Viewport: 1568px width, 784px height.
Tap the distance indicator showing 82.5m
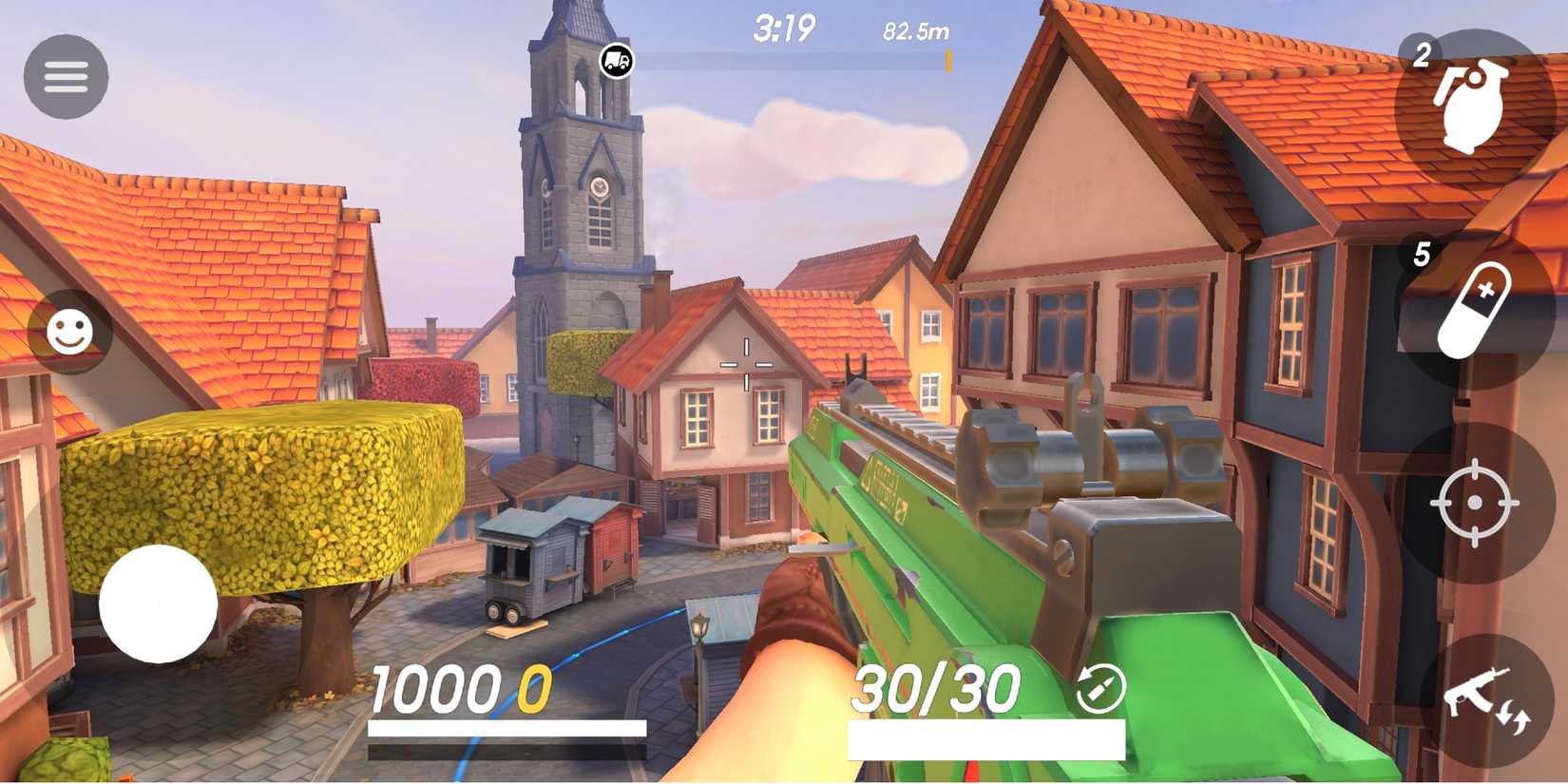click(x=917, y=30)
